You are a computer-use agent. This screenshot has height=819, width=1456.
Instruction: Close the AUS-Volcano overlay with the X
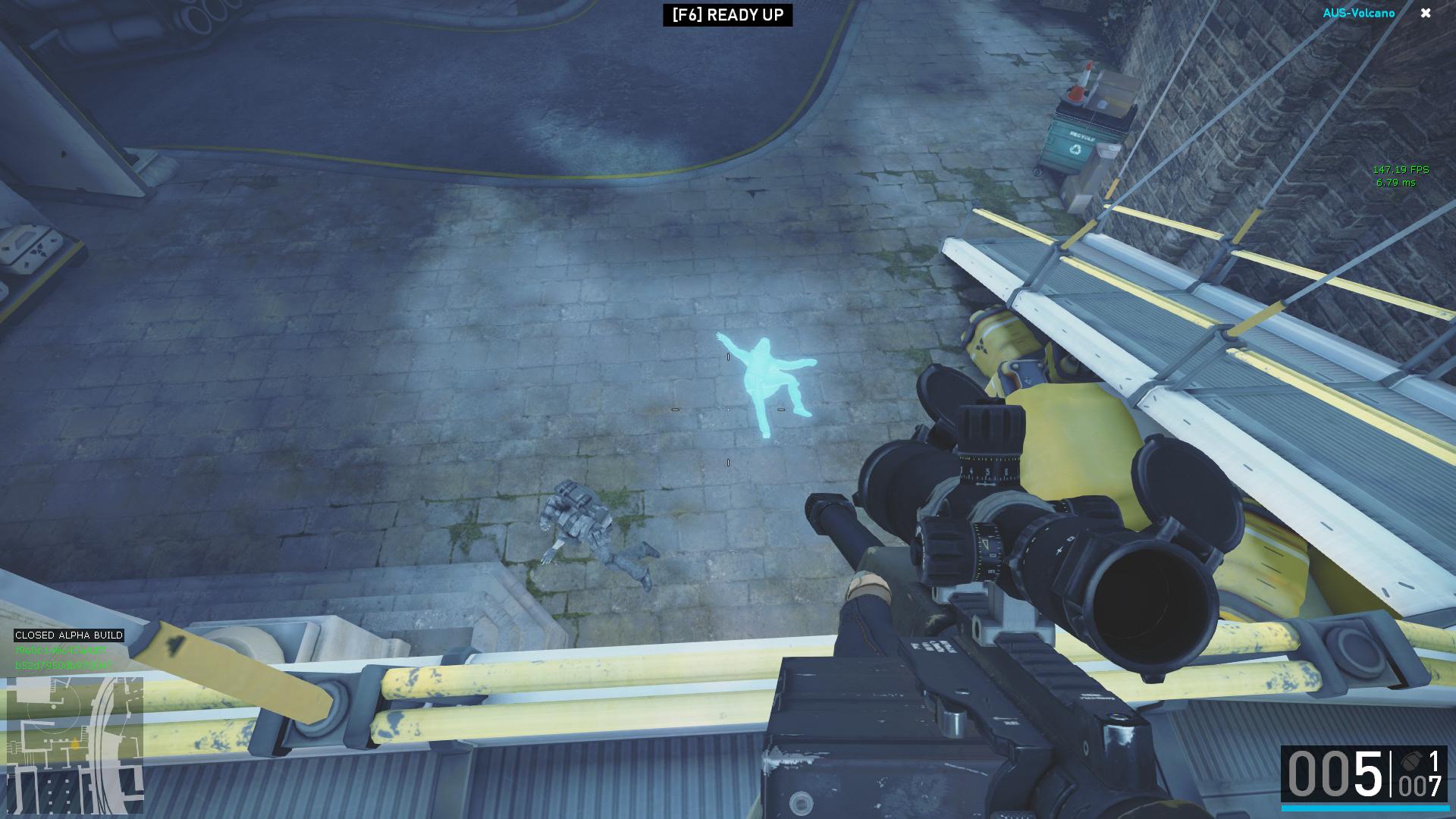point(1426,13)
